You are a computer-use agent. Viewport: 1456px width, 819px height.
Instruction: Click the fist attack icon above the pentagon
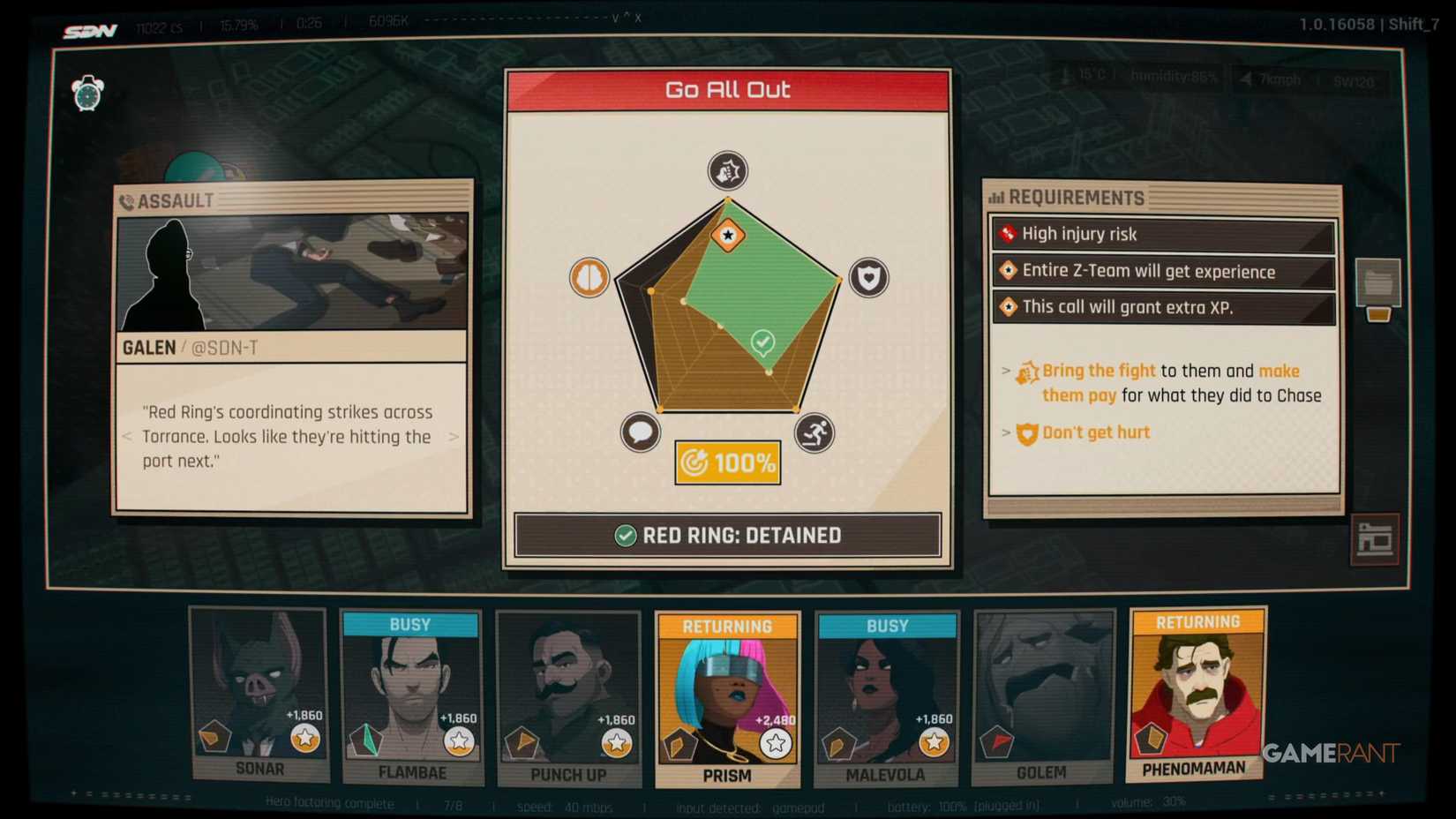727,170
